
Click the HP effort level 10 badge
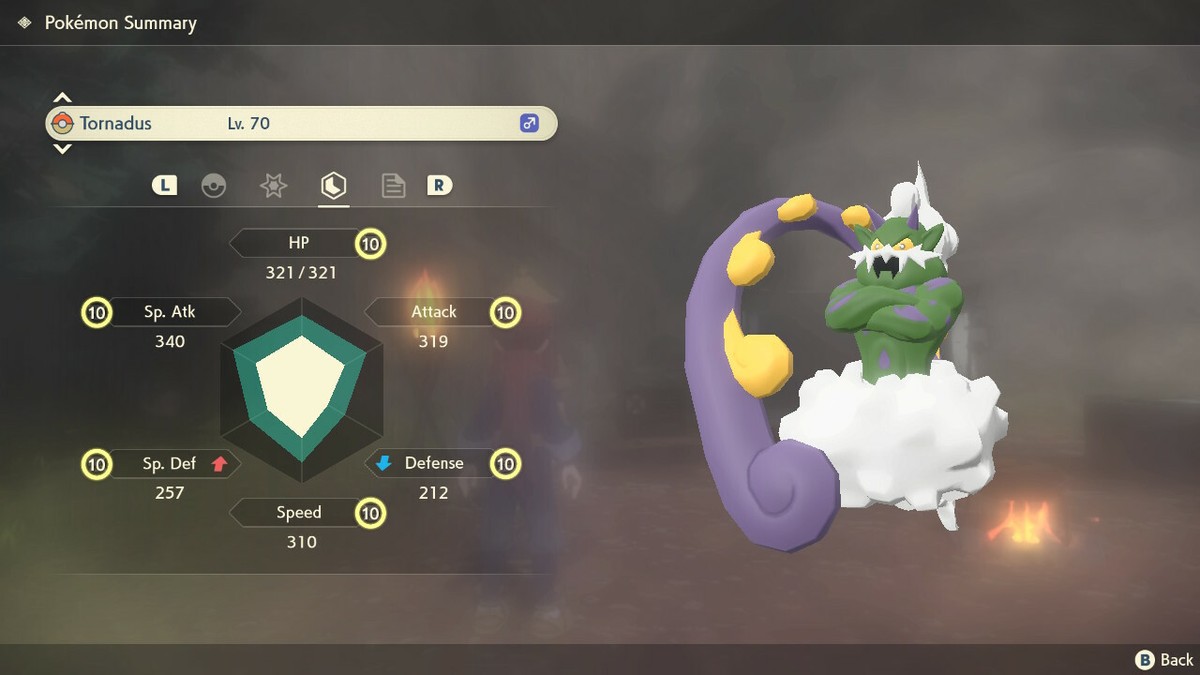click(371, 243)
